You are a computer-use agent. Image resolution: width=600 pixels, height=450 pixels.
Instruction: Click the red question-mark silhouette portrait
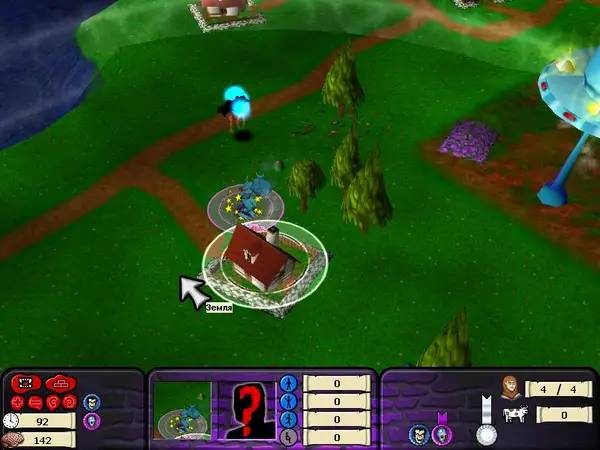click(246, 409)
